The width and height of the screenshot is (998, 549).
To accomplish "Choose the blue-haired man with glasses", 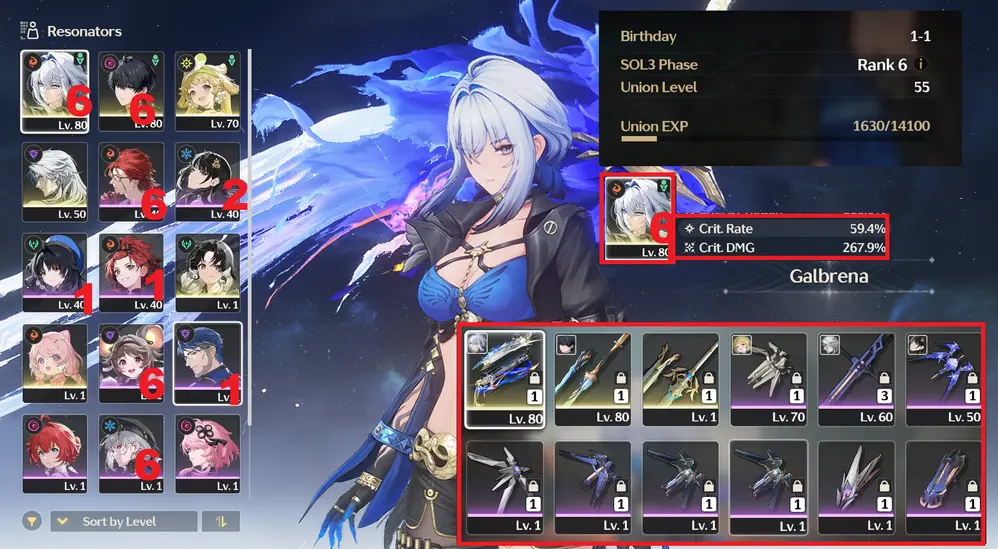I will click(x=207, y=362).
